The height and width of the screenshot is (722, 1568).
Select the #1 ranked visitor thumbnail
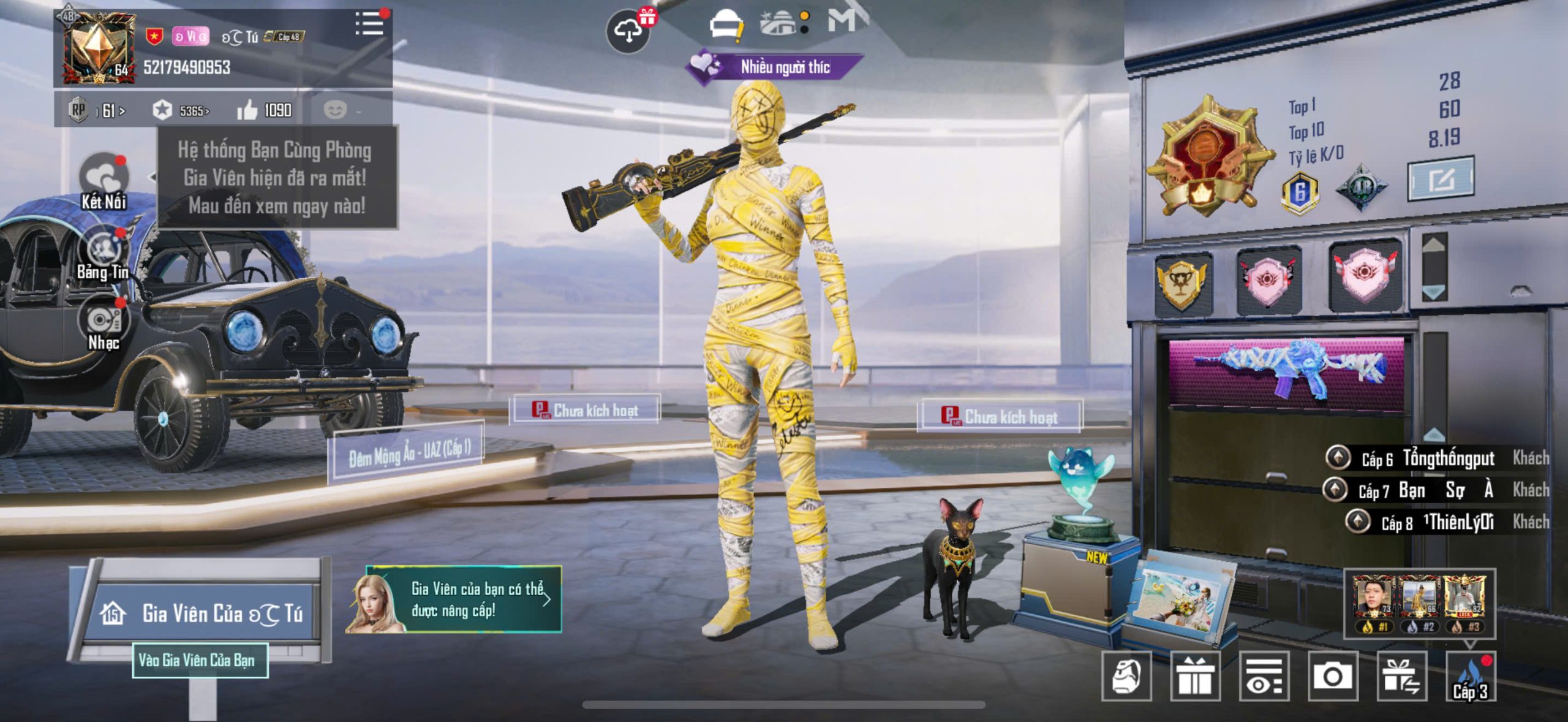(x=1373, y=602)
